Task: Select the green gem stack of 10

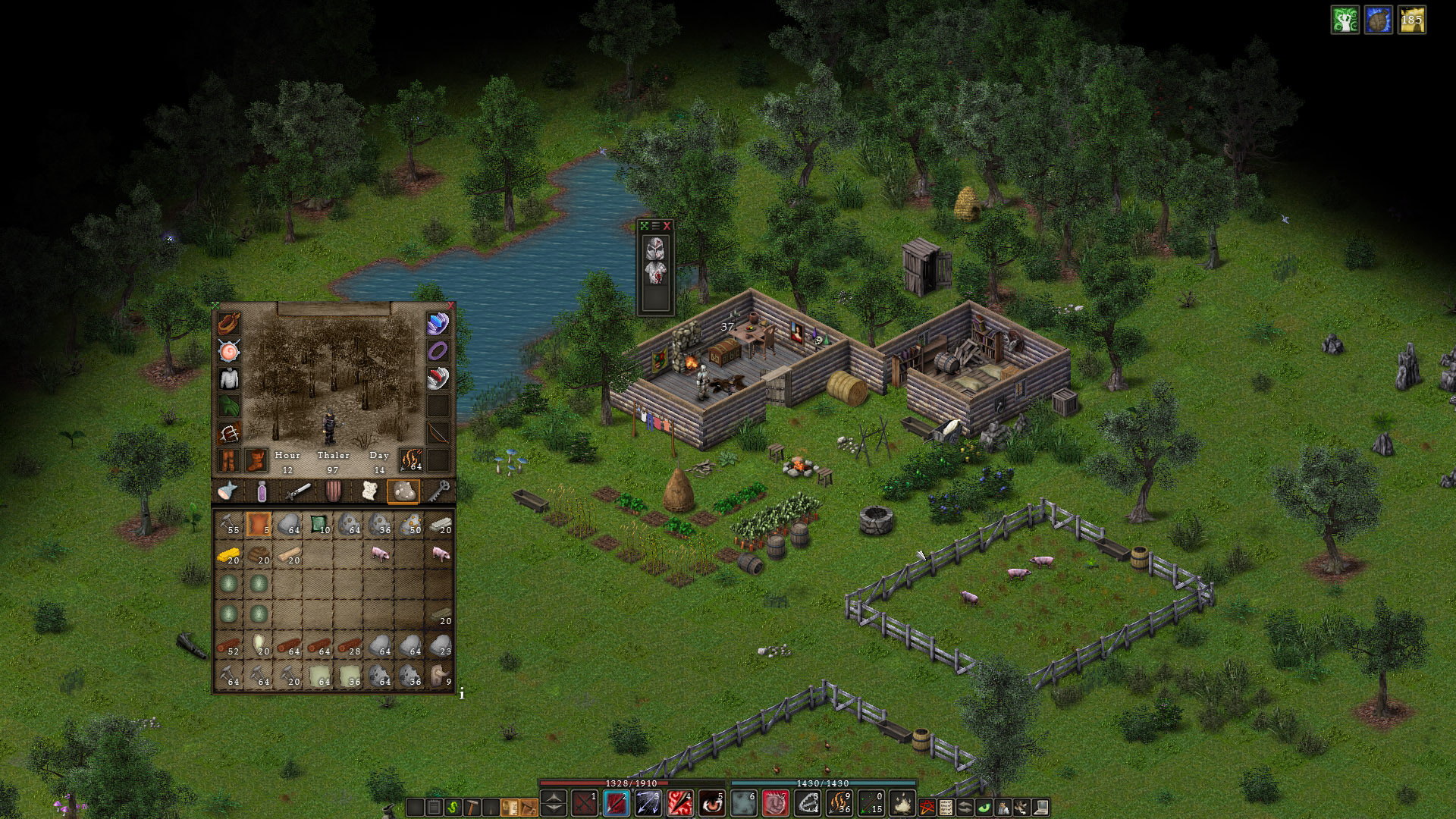Action: coord(319,524)
